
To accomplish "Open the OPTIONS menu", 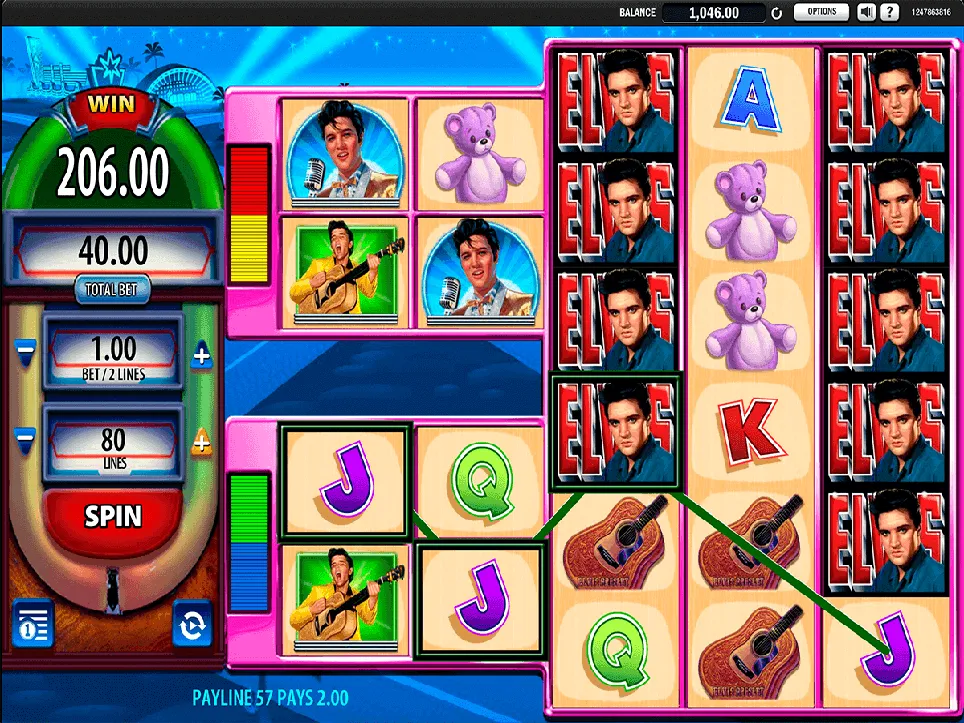I will click(x=821, y=12).
